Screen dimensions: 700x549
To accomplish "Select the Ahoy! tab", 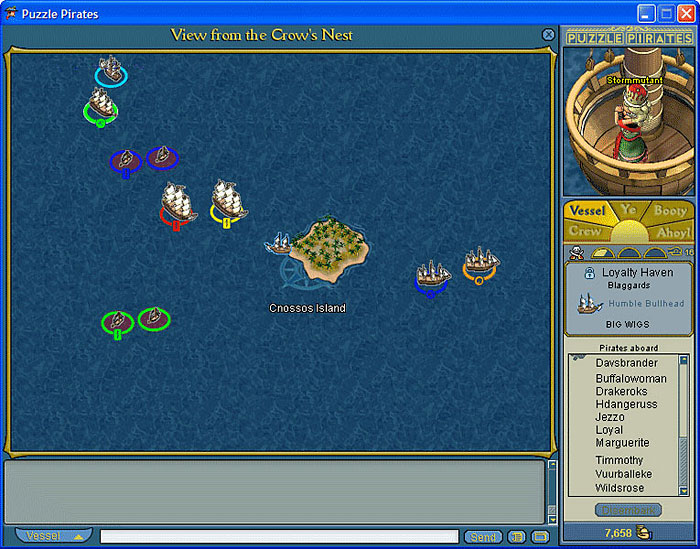I will click(672, 231).
